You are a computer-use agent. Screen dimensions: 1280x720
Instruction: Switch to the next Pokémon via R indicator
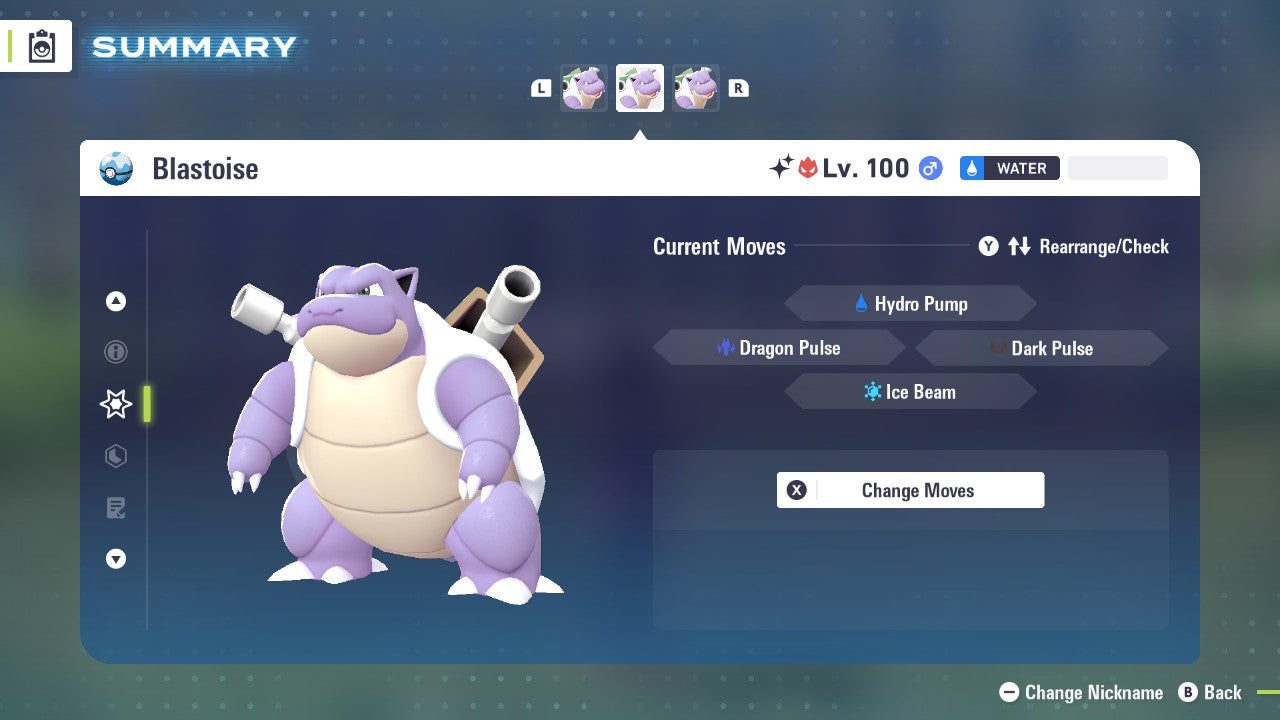(x=738, y=87)
